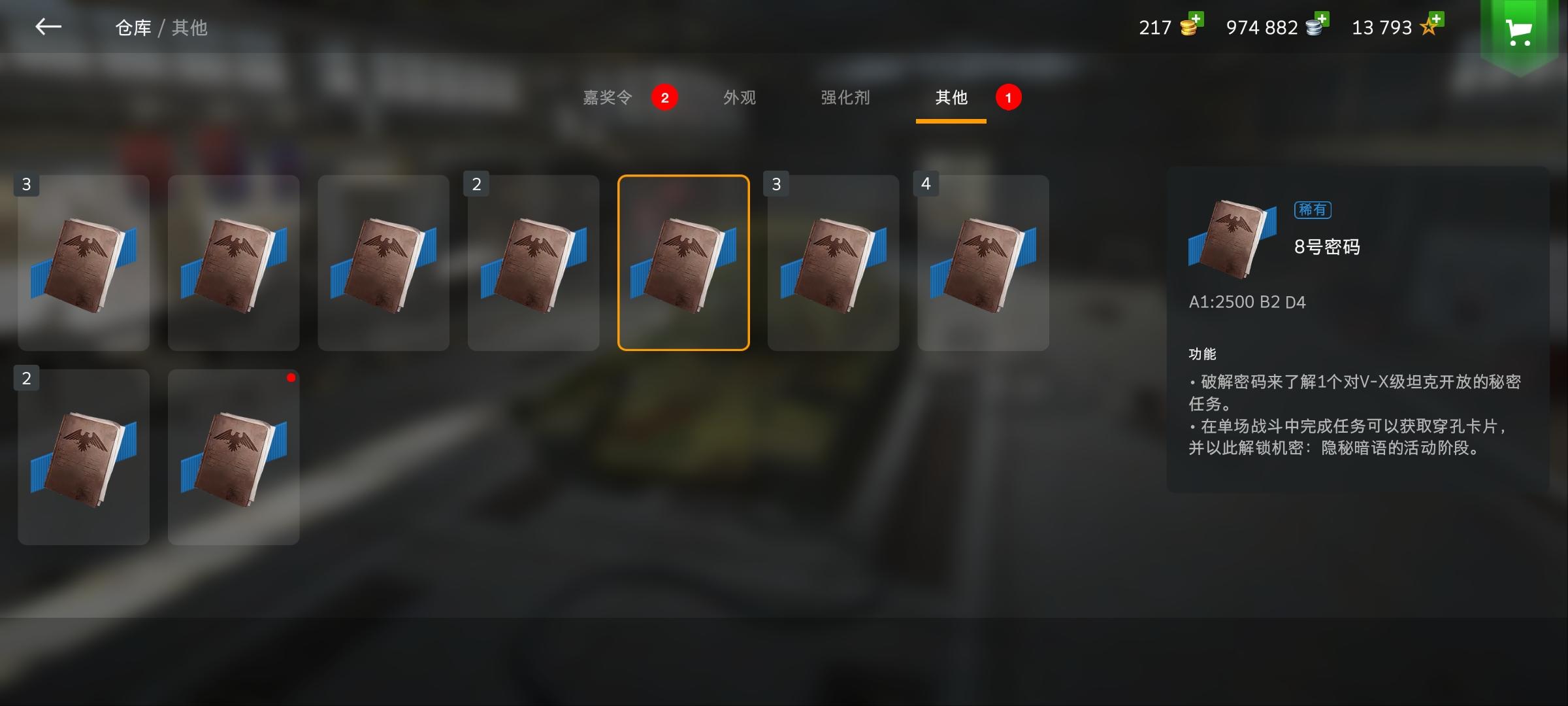Click the back arrow to leave the warehouse
The image size is (1568, 706).
click(47, 26)
